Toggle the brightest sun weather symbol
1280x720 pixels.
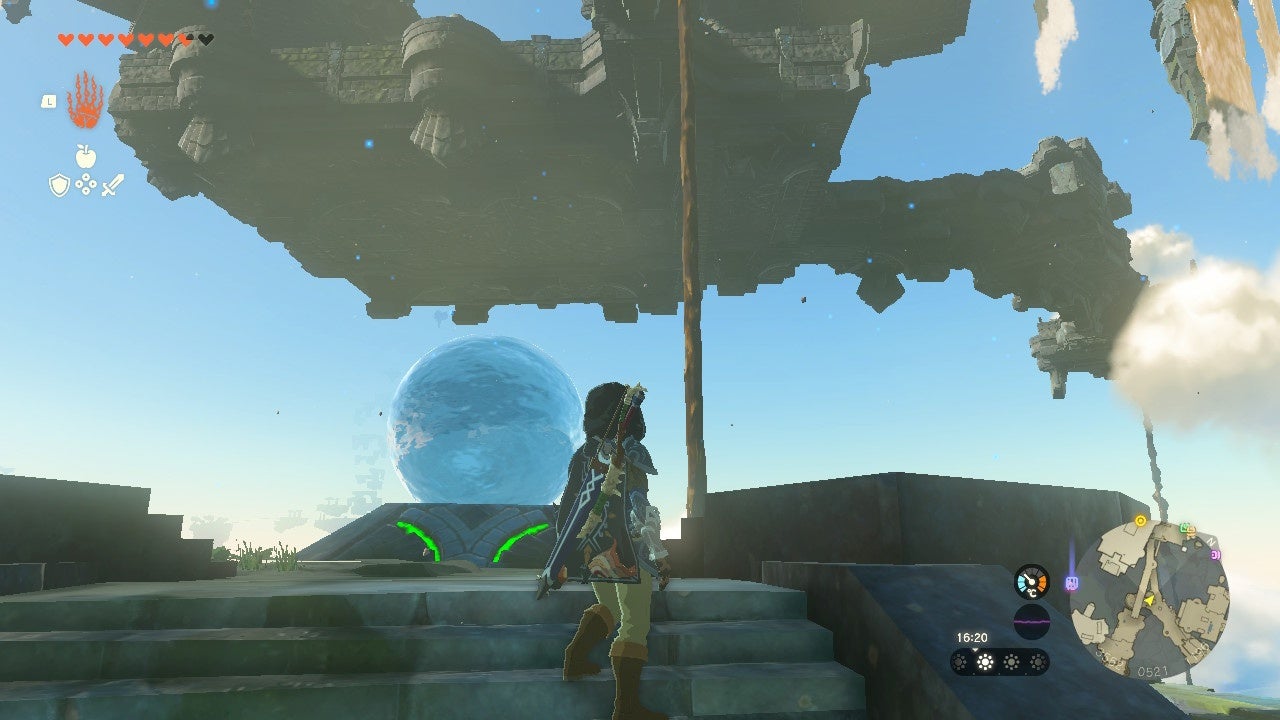point(984,662)
